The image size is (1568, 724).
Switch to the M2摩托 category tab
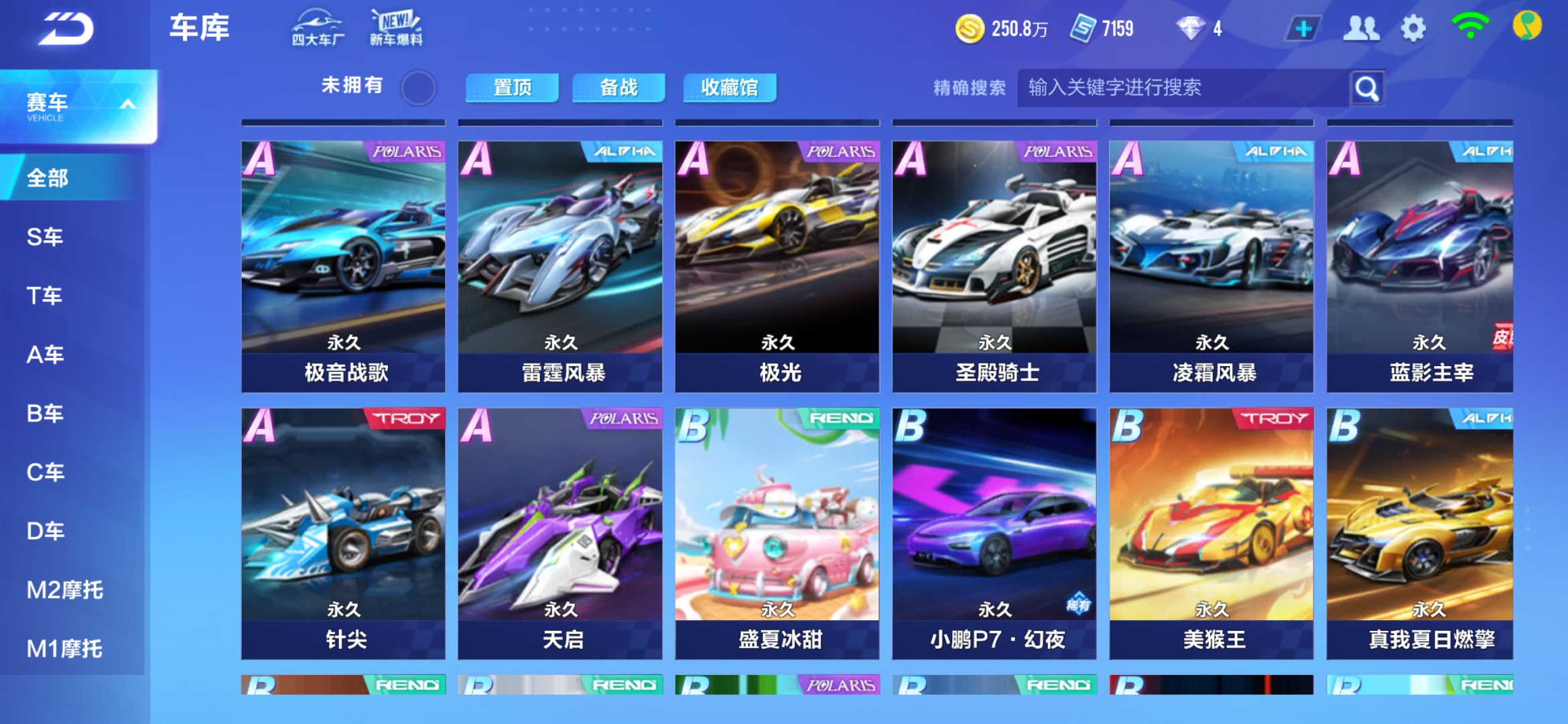[x=64, y=589]
